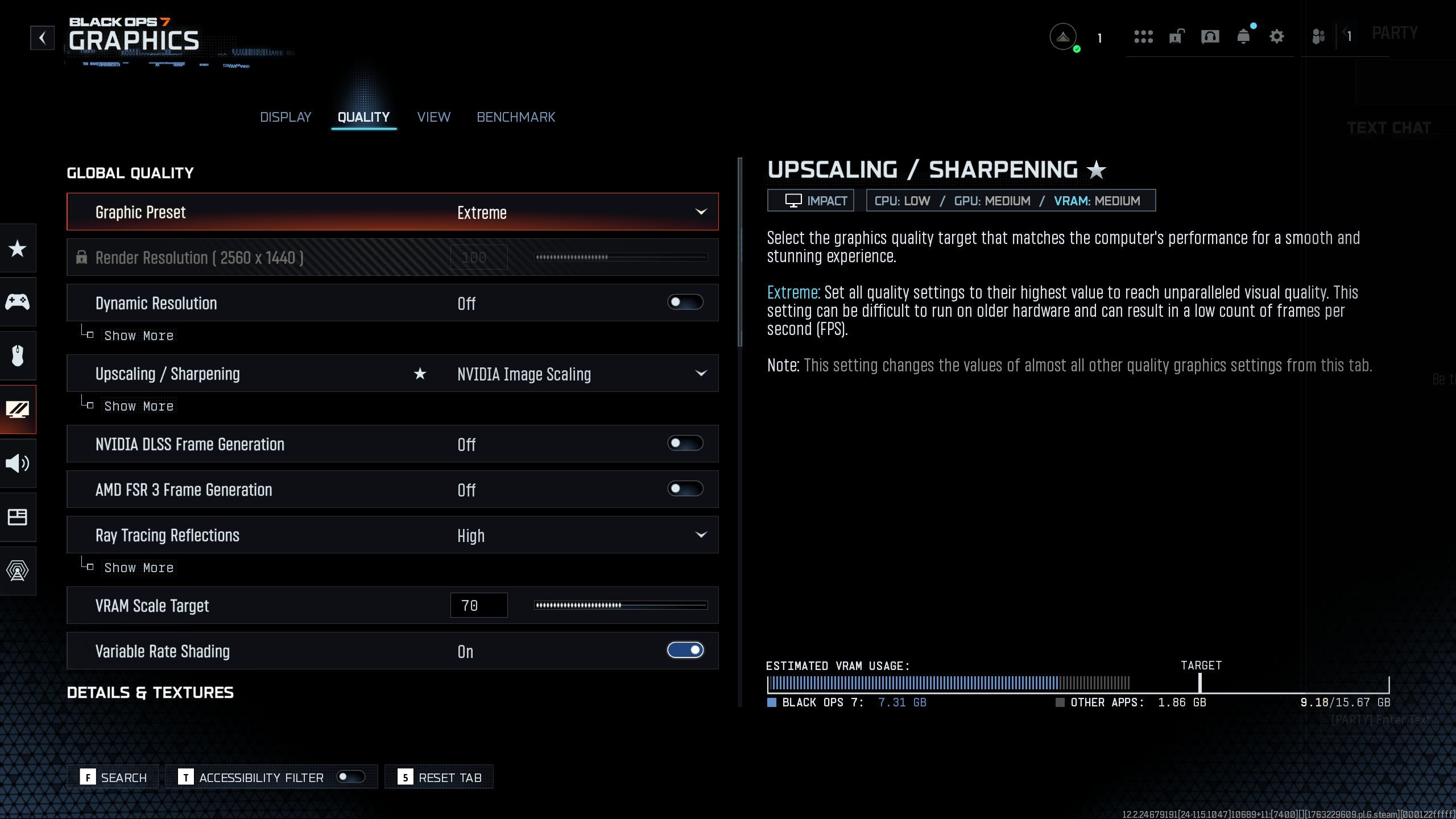This screenshot has height=819, width=1456.
Task: Toggle Dynamic Resolution on
Action: click(685, 303)
